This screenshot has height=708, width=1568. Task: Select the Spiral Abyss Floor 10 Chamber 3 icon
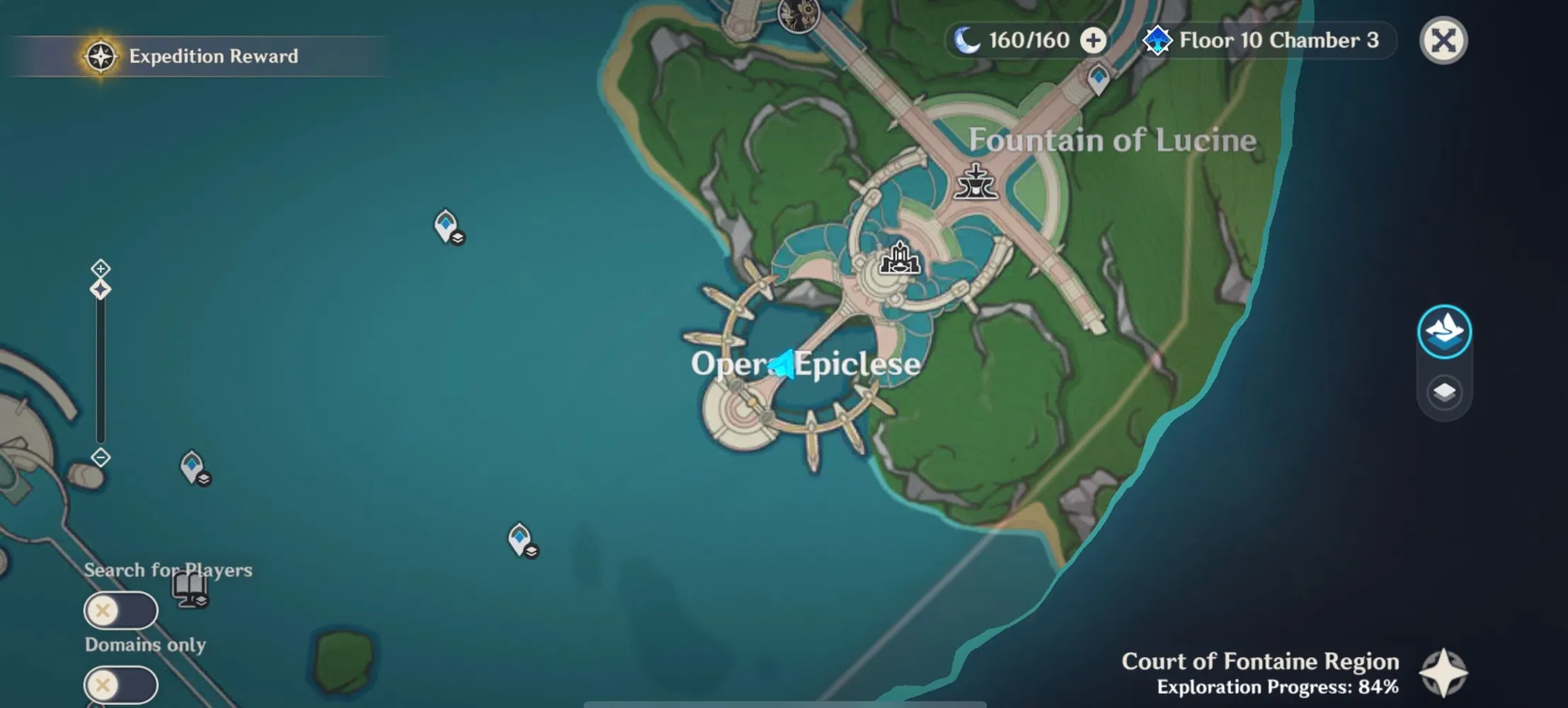coord(1158,40)
